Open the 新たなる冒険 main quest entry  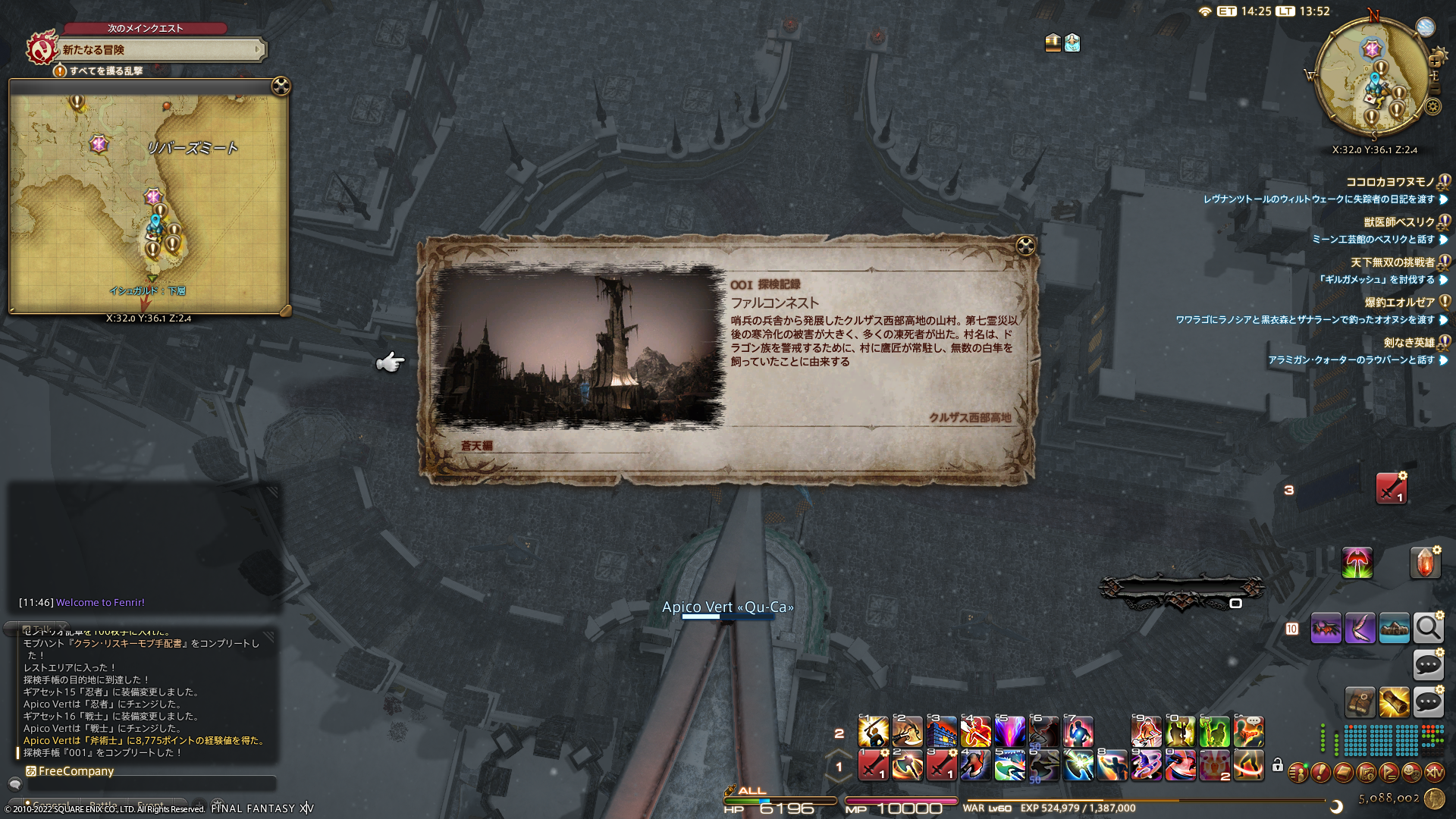pyautogui.click(x=159, y=50)
